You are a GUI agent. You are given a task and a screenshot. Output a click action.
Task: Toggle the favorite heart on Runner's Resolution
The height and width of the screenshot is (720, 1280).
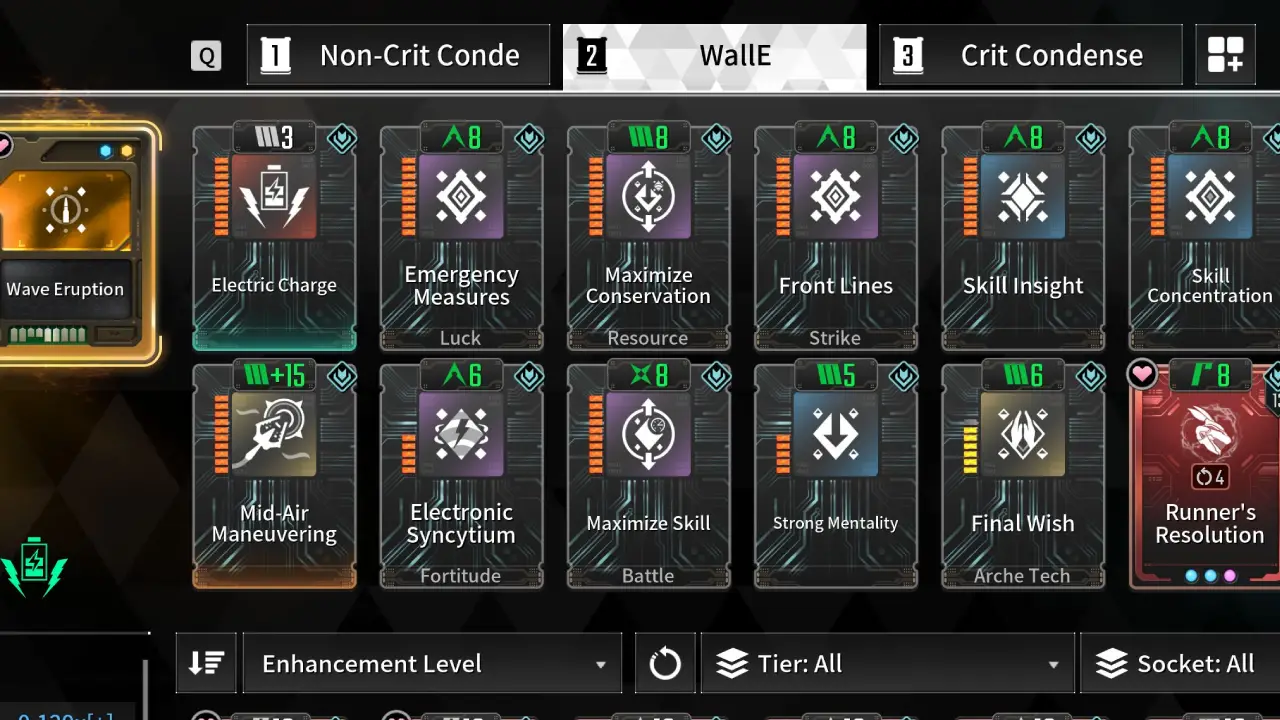(x=1142, y=375)
